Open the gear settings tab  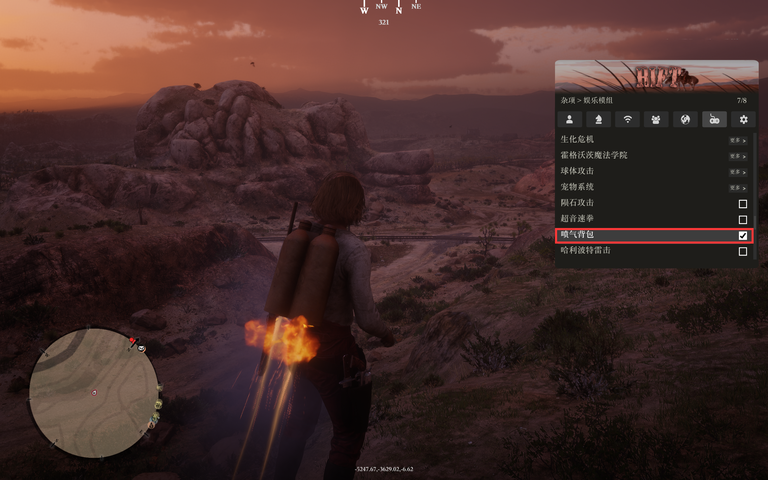tap(743, 119)
